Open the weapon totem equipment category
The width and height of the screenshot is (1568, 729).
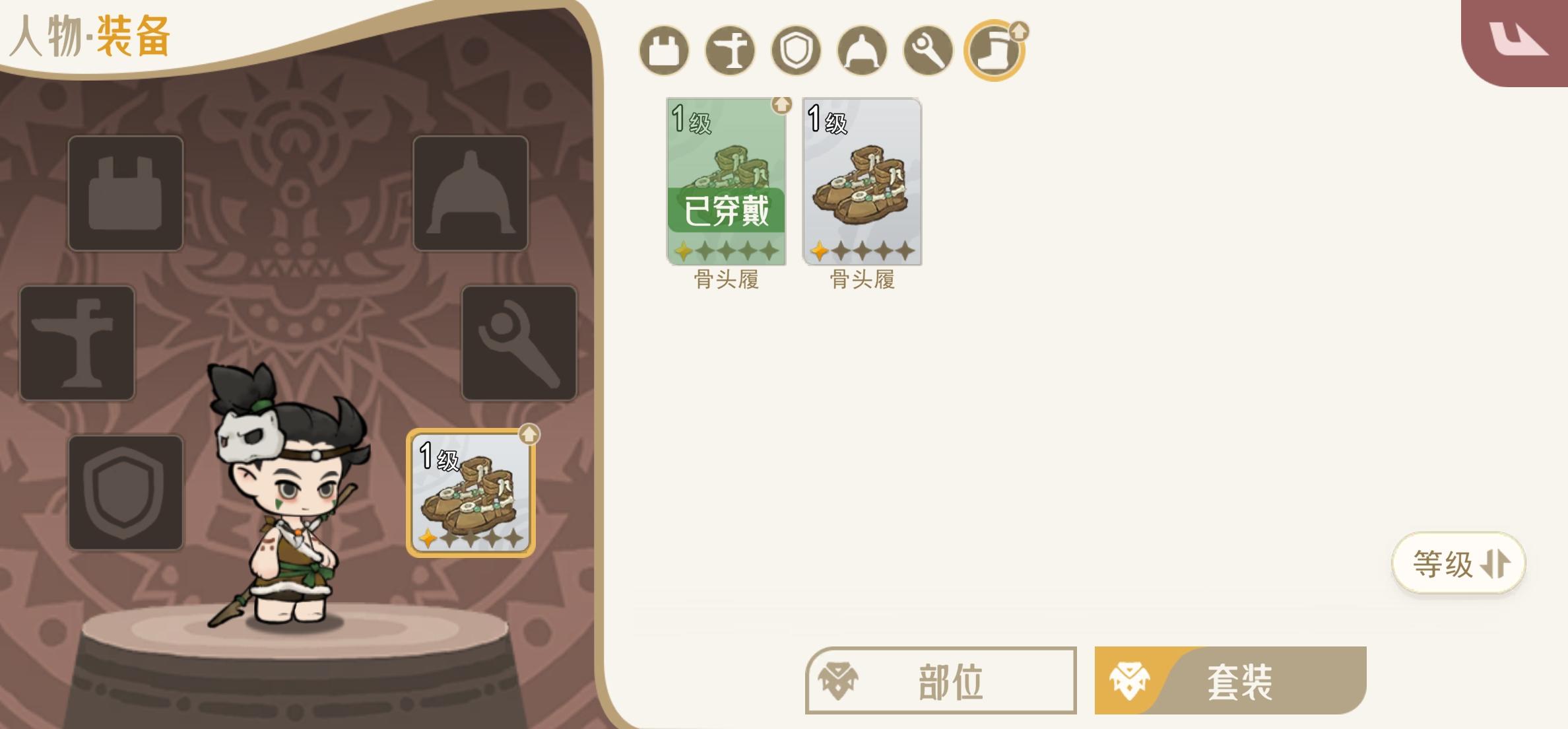pos(730,52)
